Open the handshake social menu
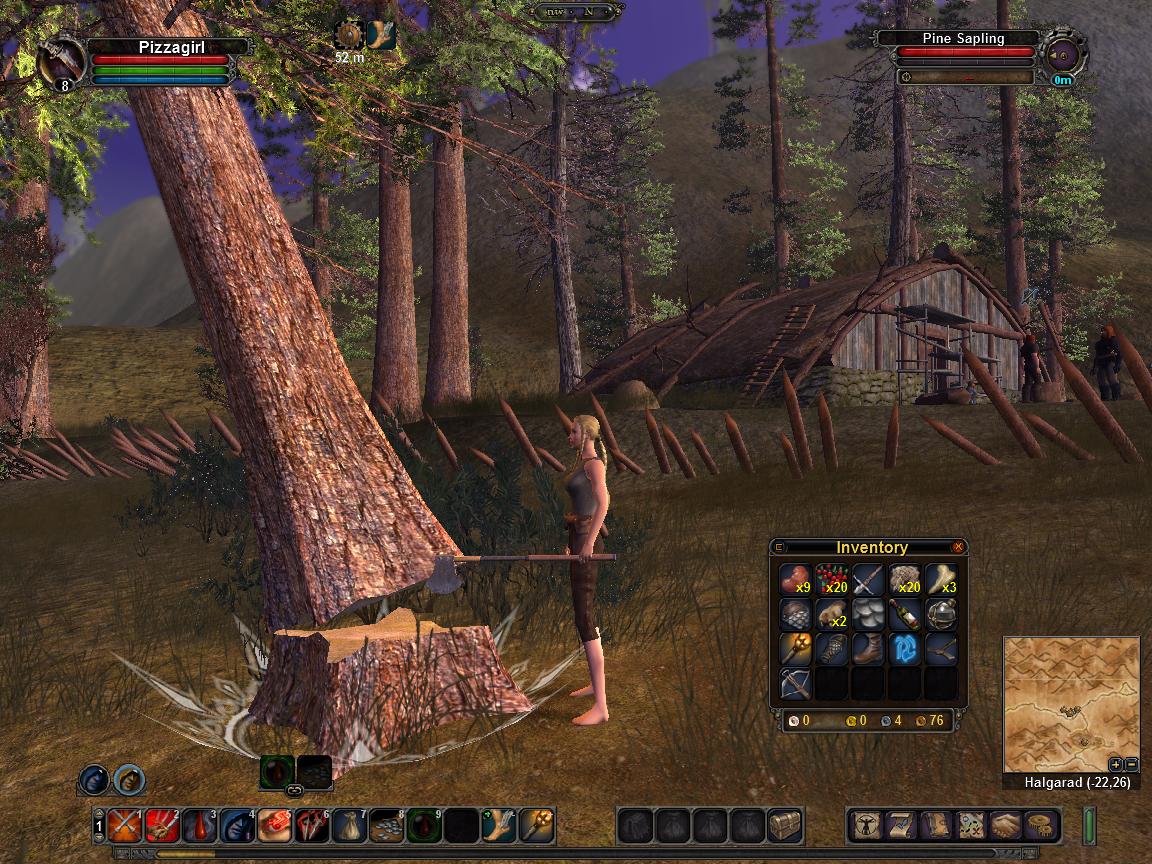This screenshot has width=1152, height=864. 1006,825
